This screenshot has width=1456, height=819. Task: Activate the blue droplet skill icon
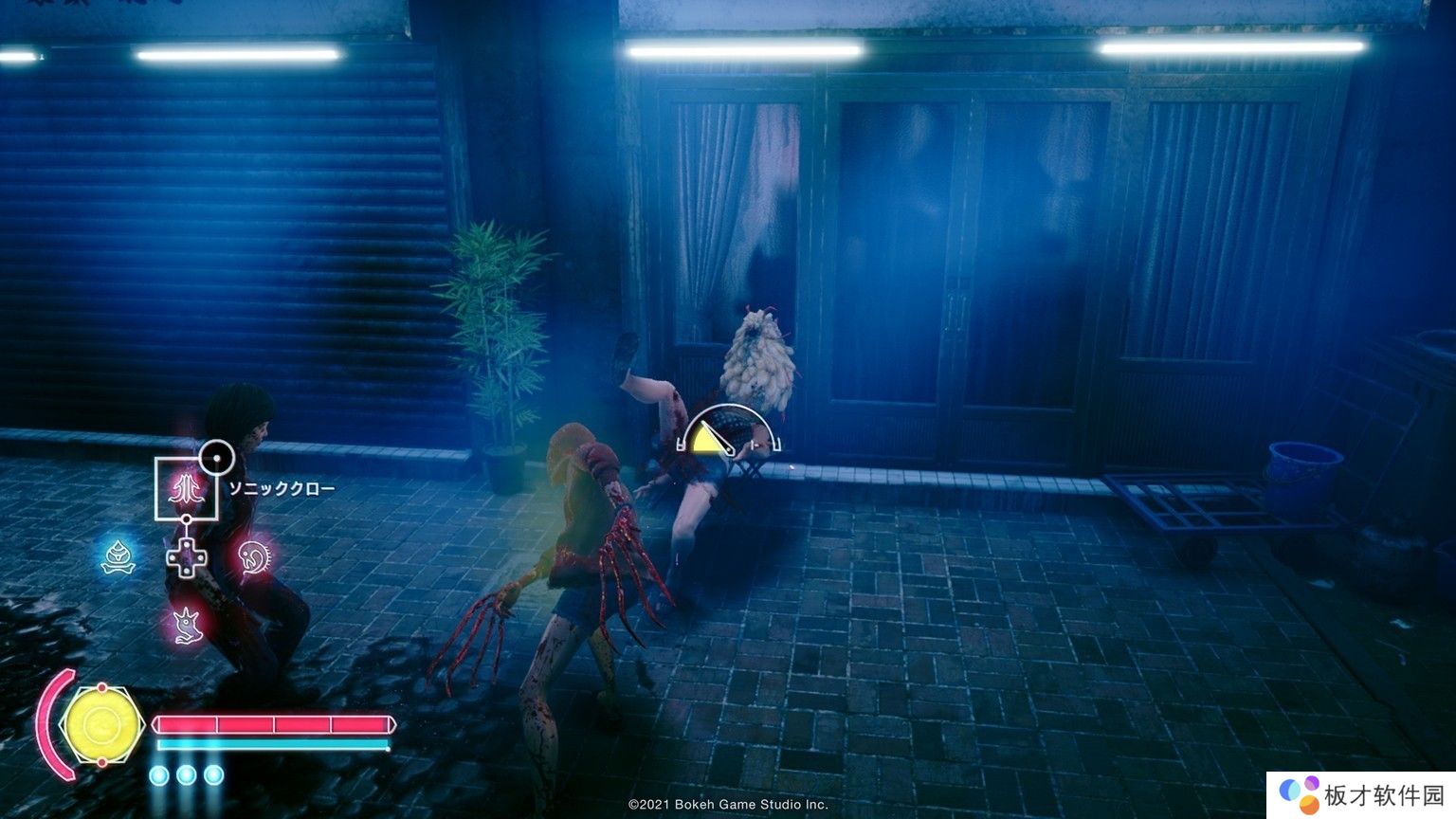[x=118, y=557]
